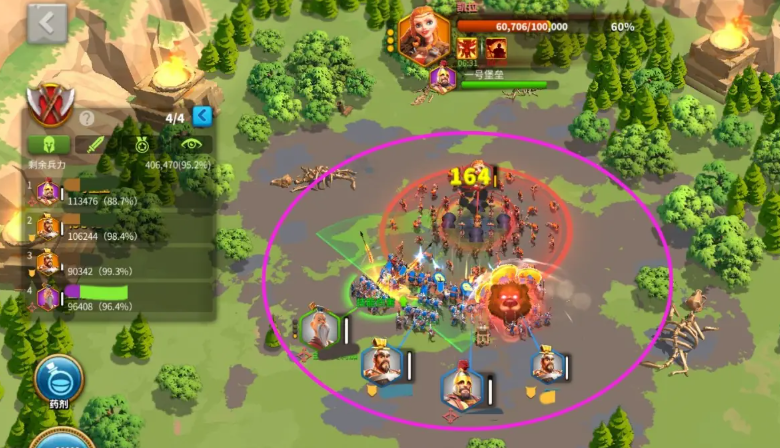
Task: Inspect the red silhouette boss skill icon
Action: 496,49
